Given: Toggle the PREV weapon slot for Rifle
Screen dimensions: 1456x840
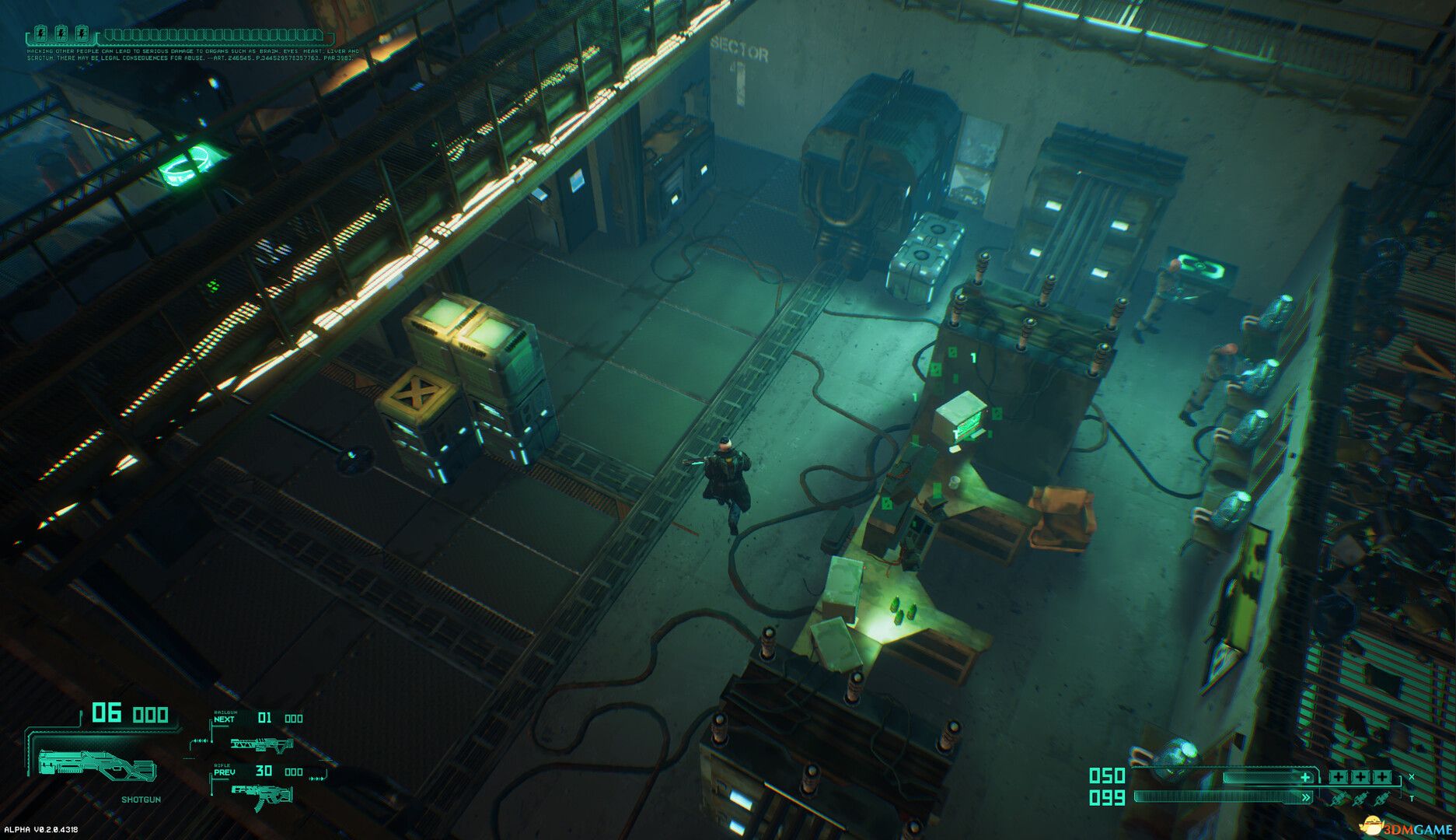Looking at the screenshot, I should tap(224, 772).
